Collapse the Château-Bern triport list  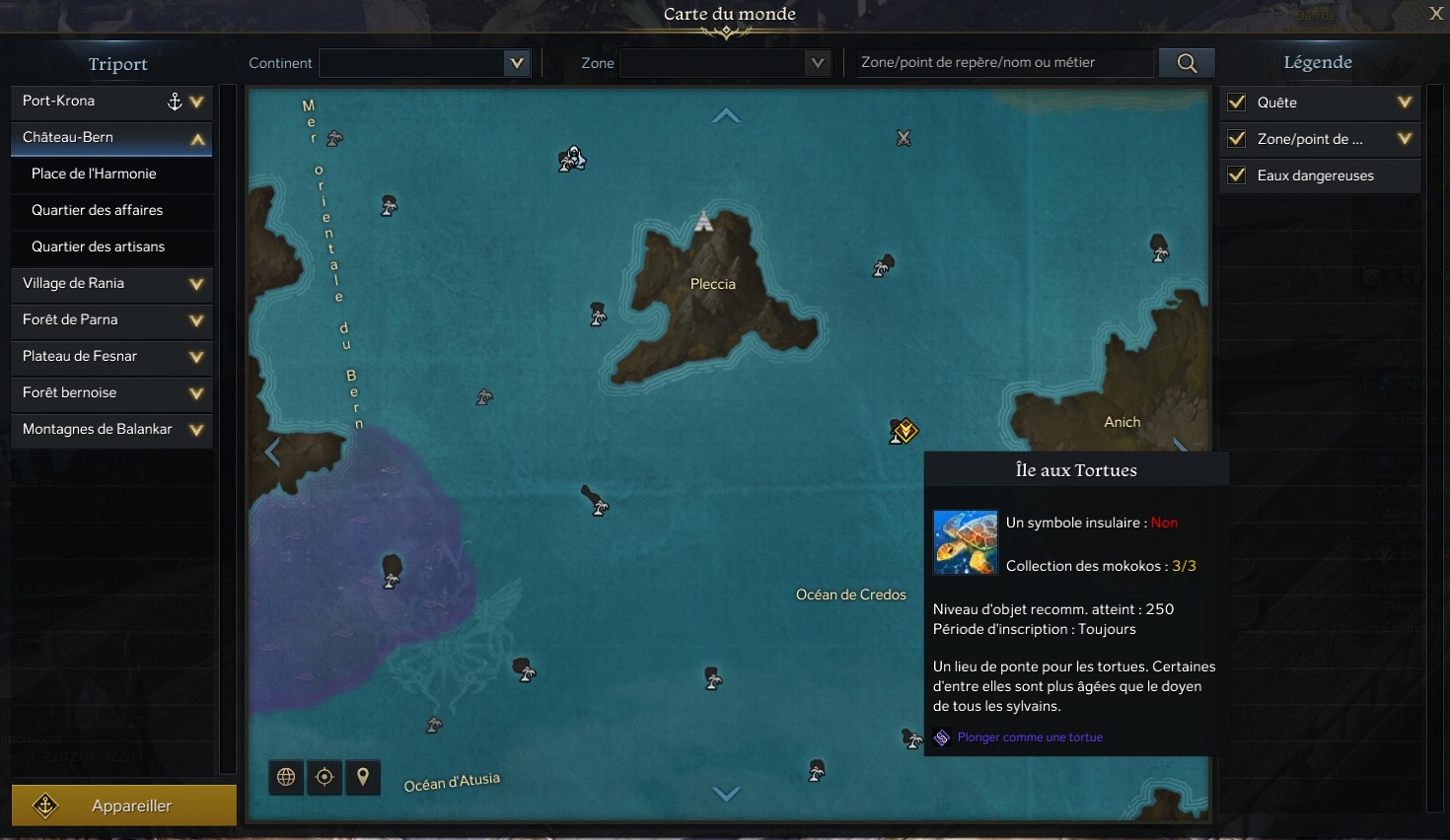click(197, 139)
